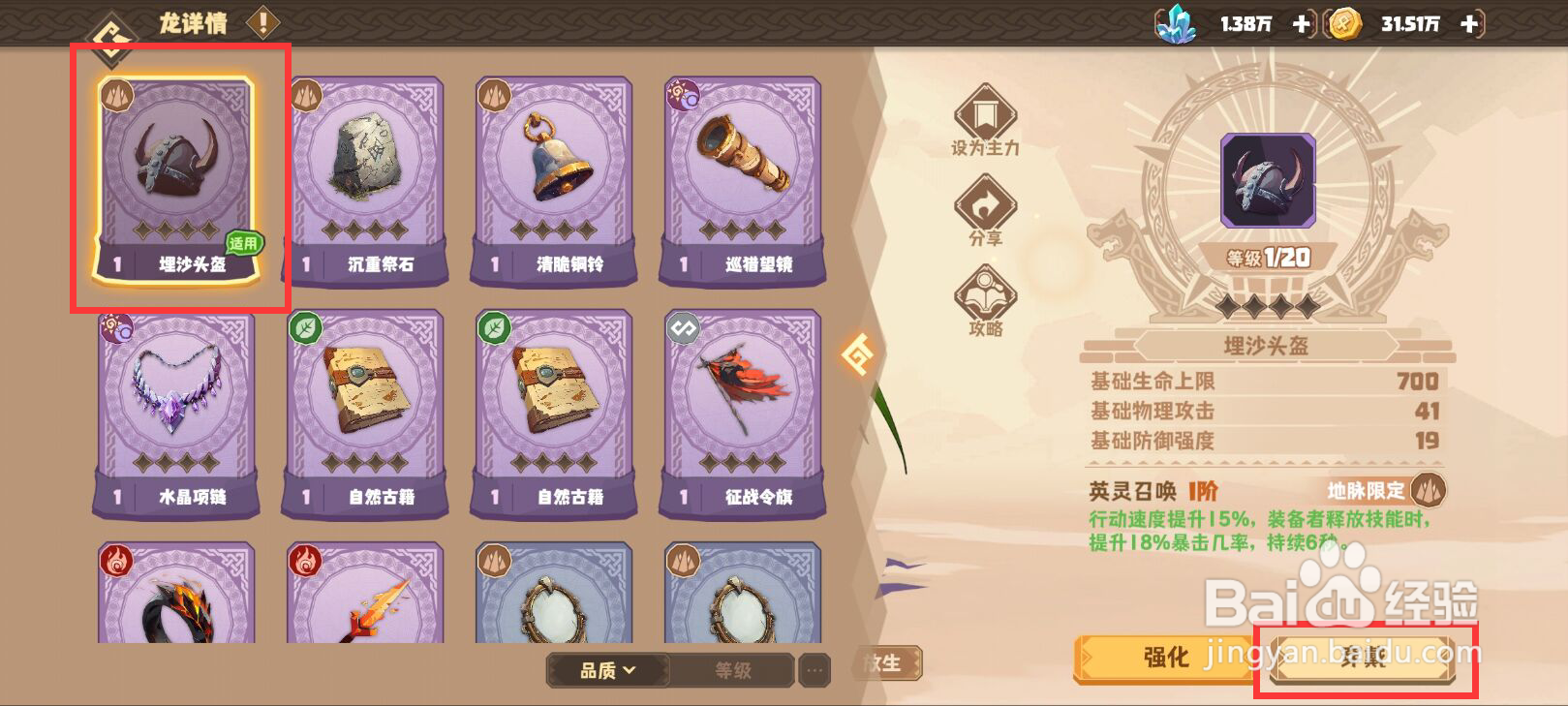Open the 品质 quality filter dropdown
The image size is (1568, 706).
(605, 670)
